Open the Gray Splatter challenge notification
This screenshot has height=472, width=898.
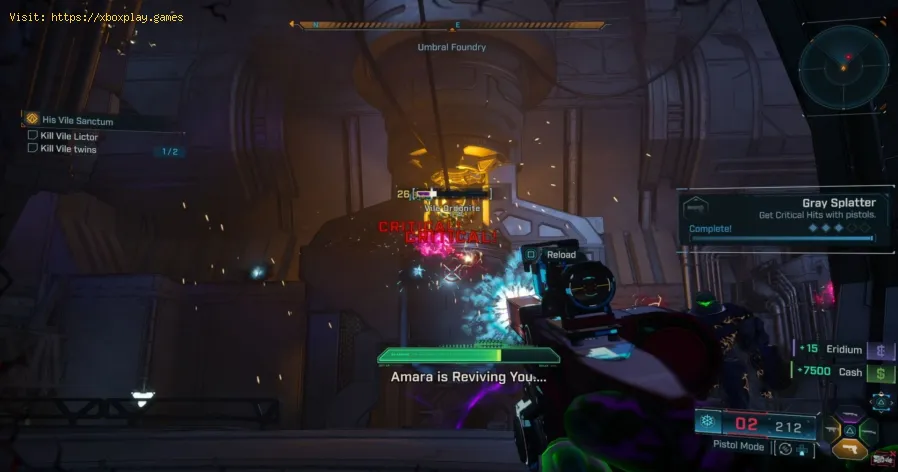pos(782,217)
